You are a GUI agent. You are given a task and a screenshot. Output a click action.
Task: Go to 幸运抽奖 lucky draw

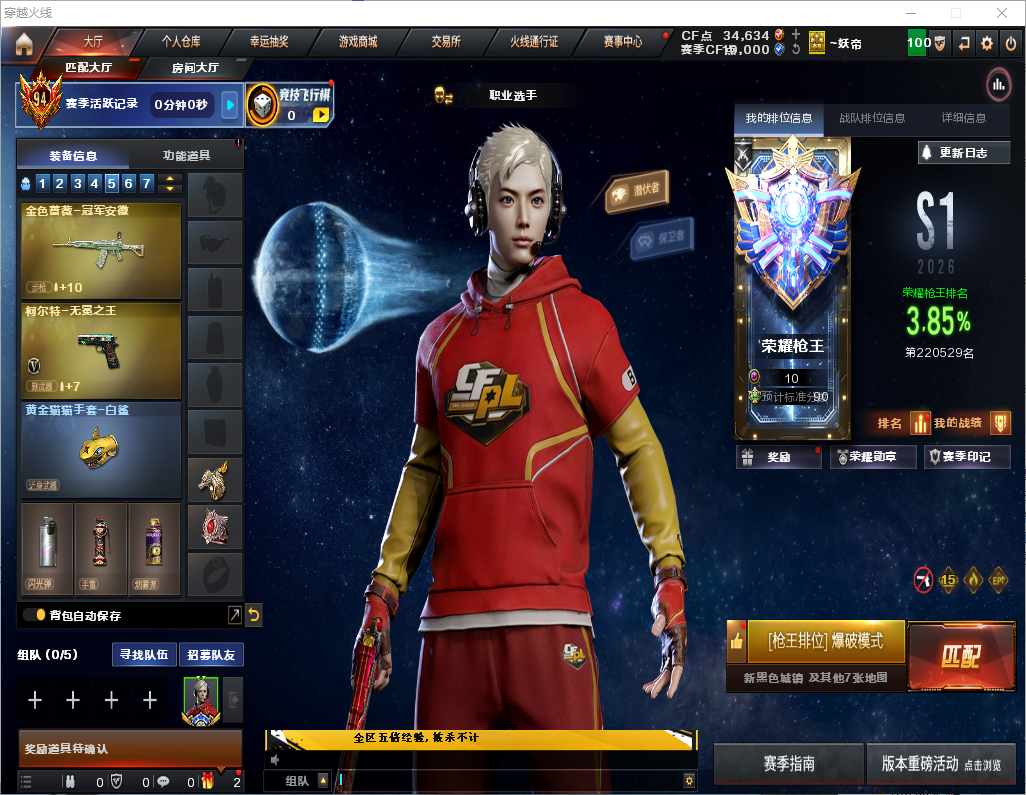(269, 42)
